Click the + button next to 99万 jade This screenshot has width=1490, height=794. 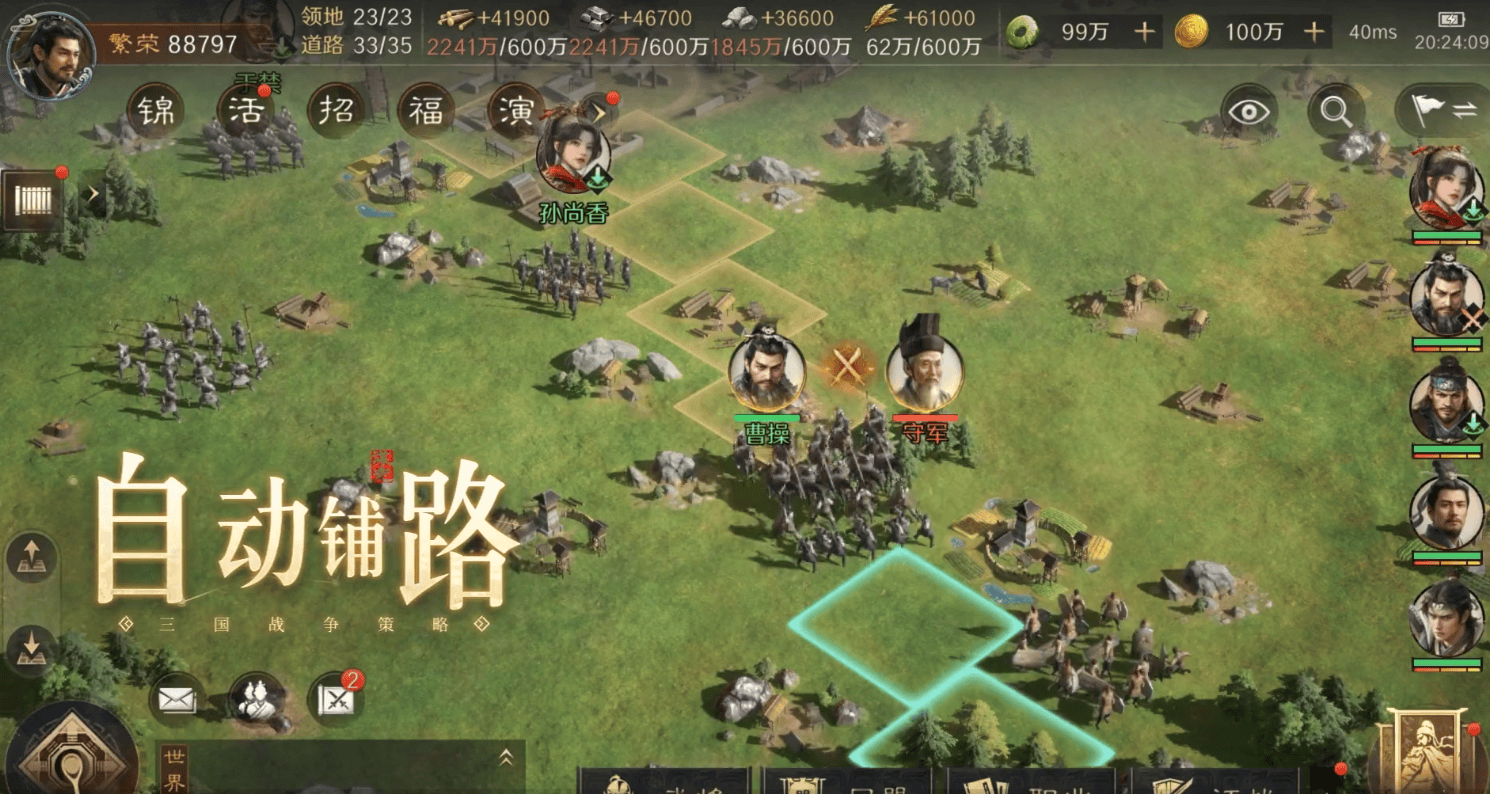(x=1142, y=32)
